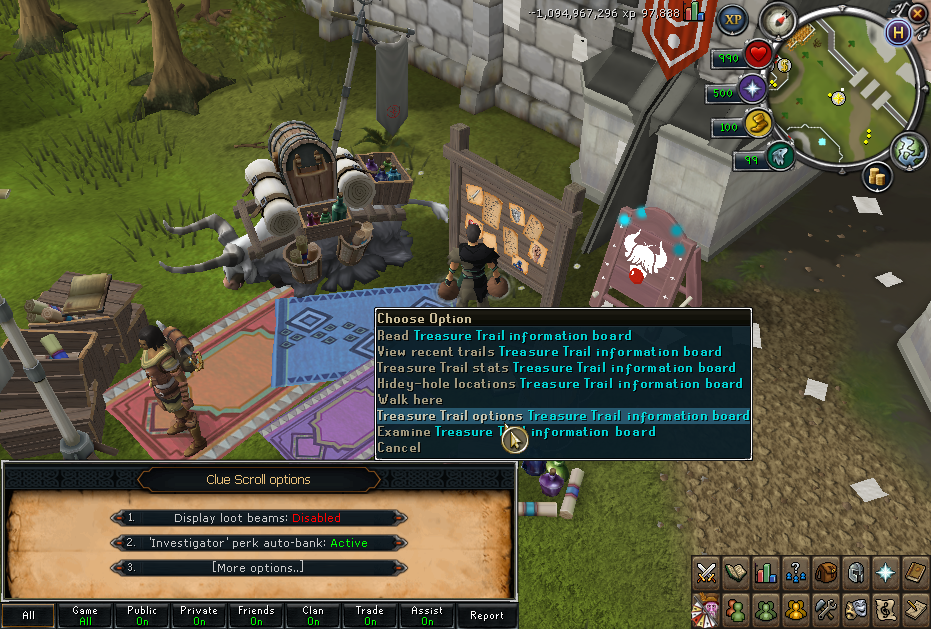The height and width of the screenshot is (629, 931).
Task: Choose Walk here in the menu
Action: 410,400
